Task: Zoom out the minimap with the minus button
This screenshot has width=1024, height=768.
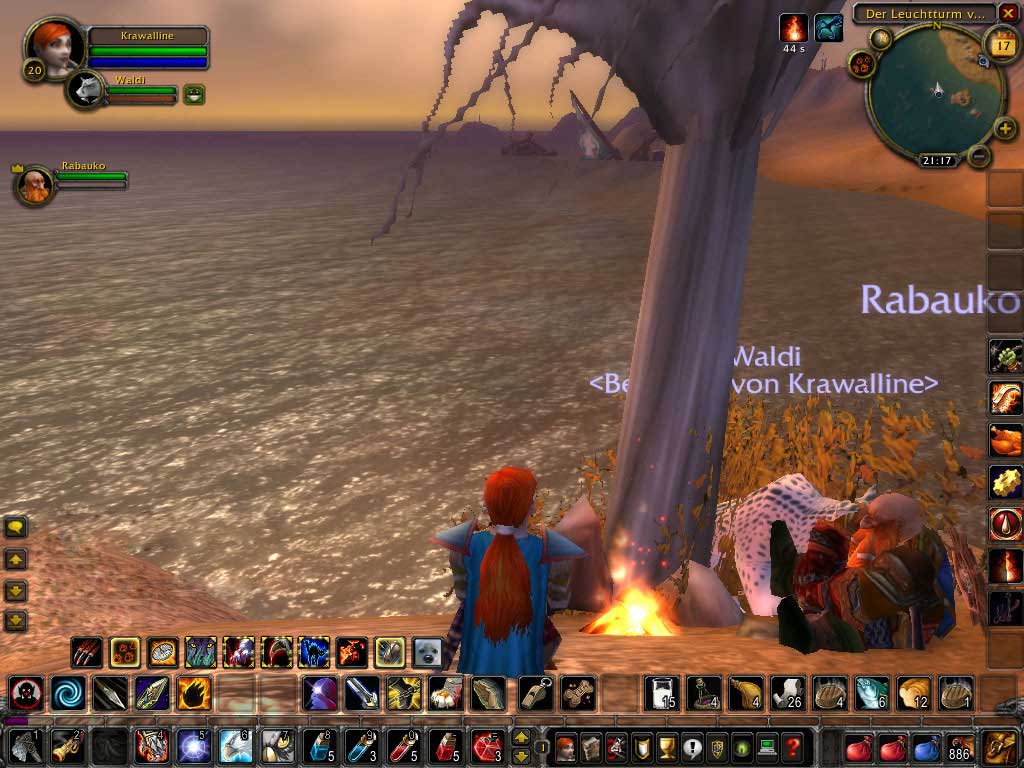Action: click(x=980, y=156)
